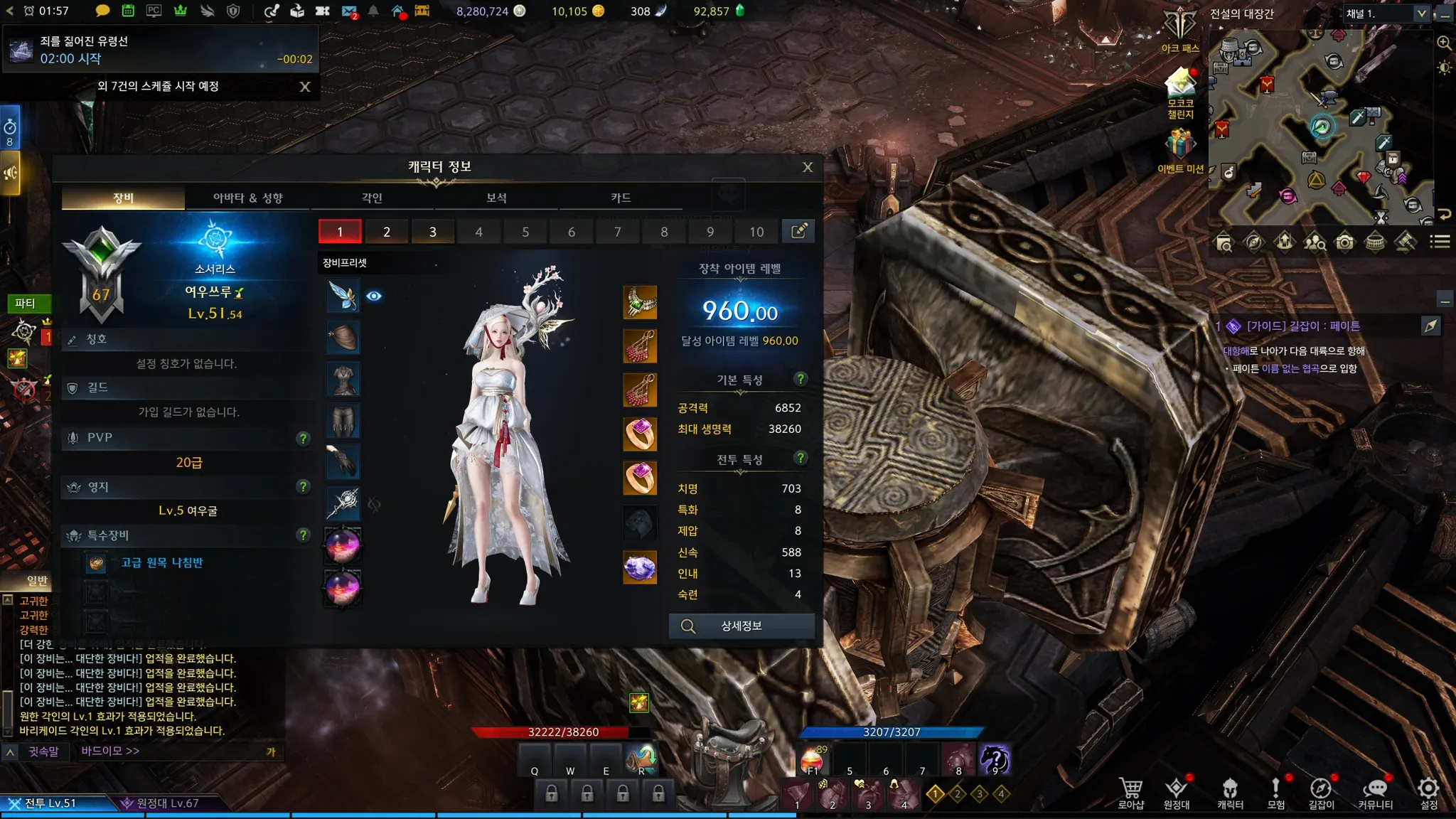Select the necklace equipment slot
The height and width of the screenshot is (819, 1456).
(x=640, y=303)
